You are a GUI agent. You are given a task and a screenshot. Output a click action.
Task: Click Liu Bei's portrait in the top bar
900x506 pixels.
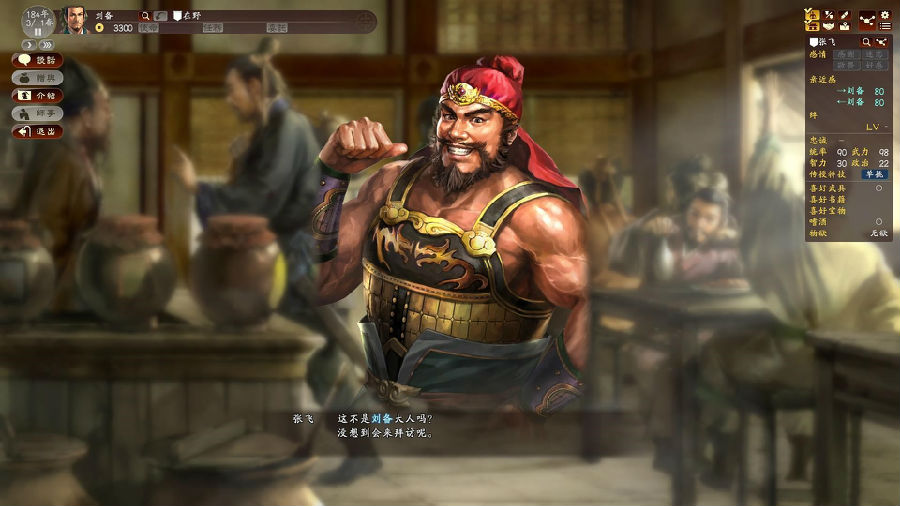76,20
